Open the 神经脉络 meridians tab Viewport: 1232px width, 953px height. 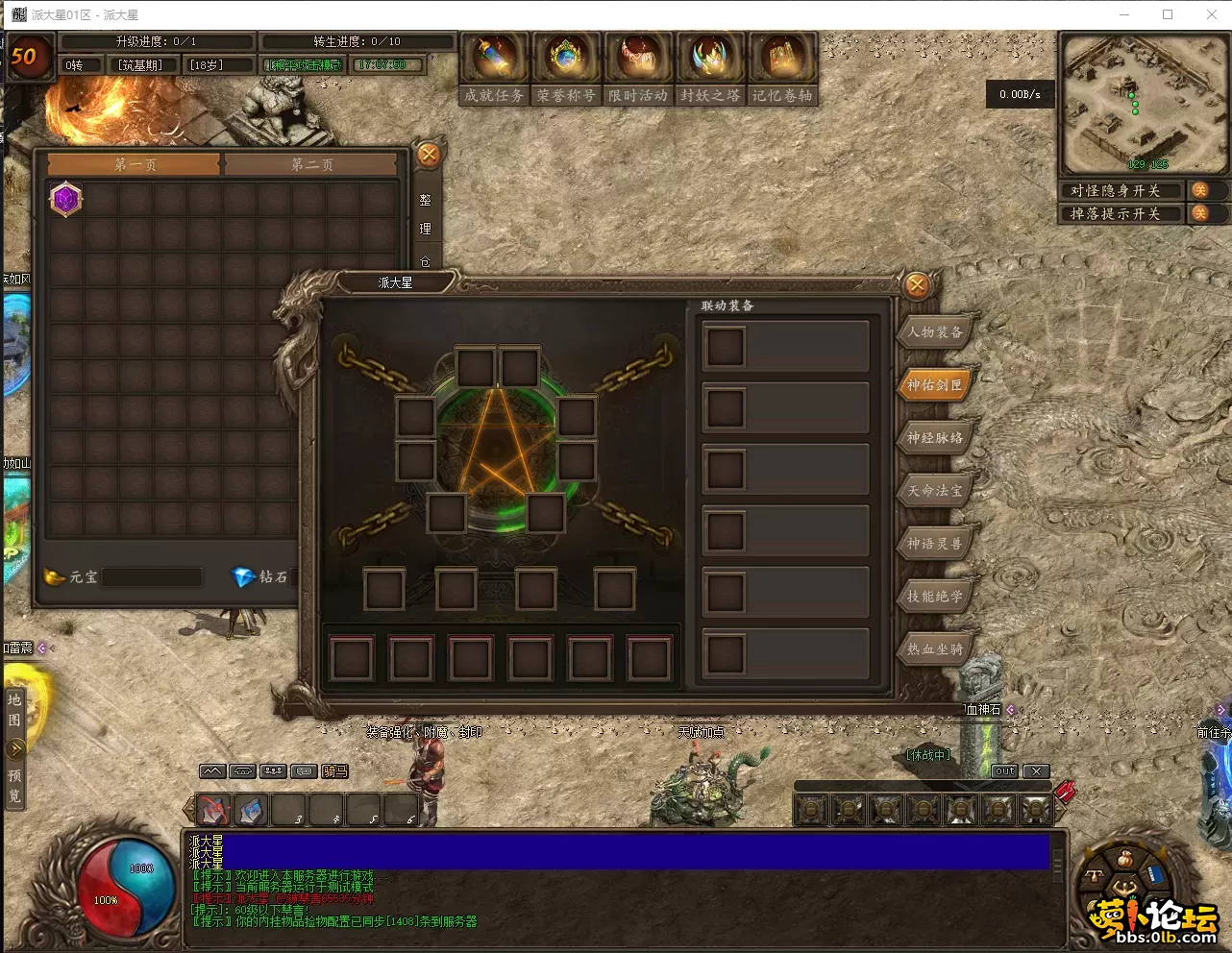coord(935,438)
